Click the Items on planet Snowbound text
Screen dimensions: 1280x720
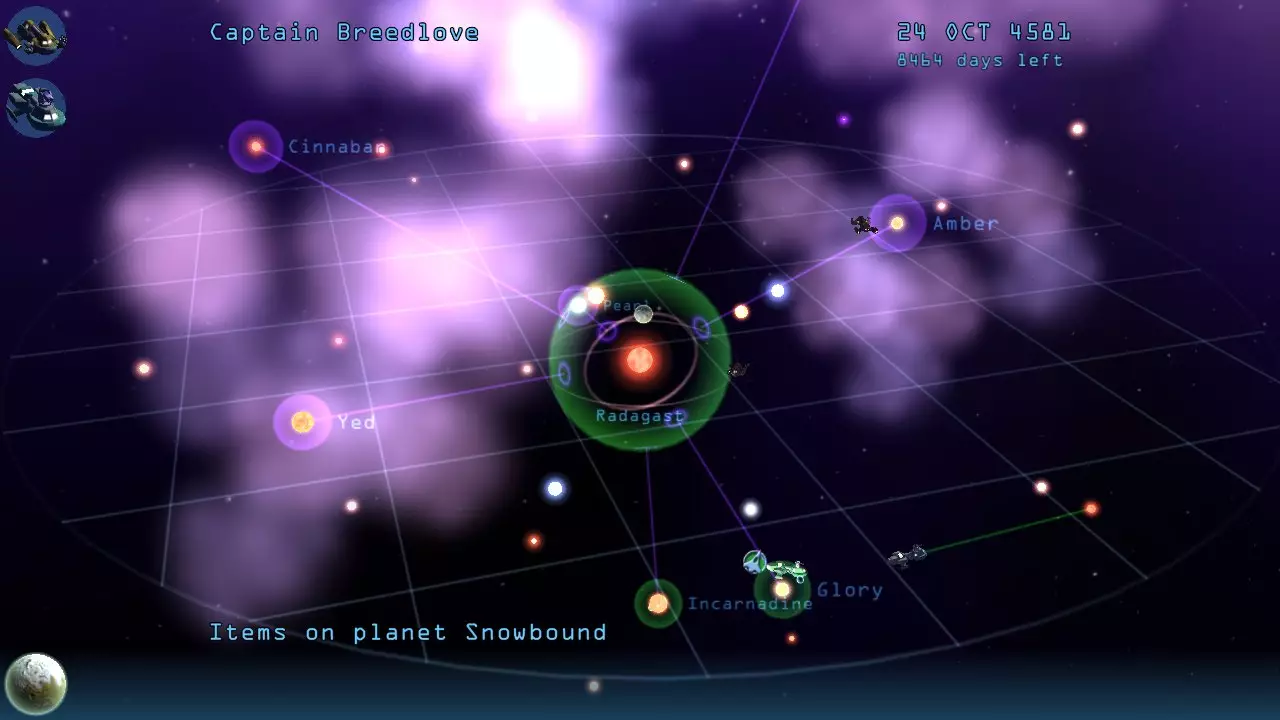[x=407, y=632]
